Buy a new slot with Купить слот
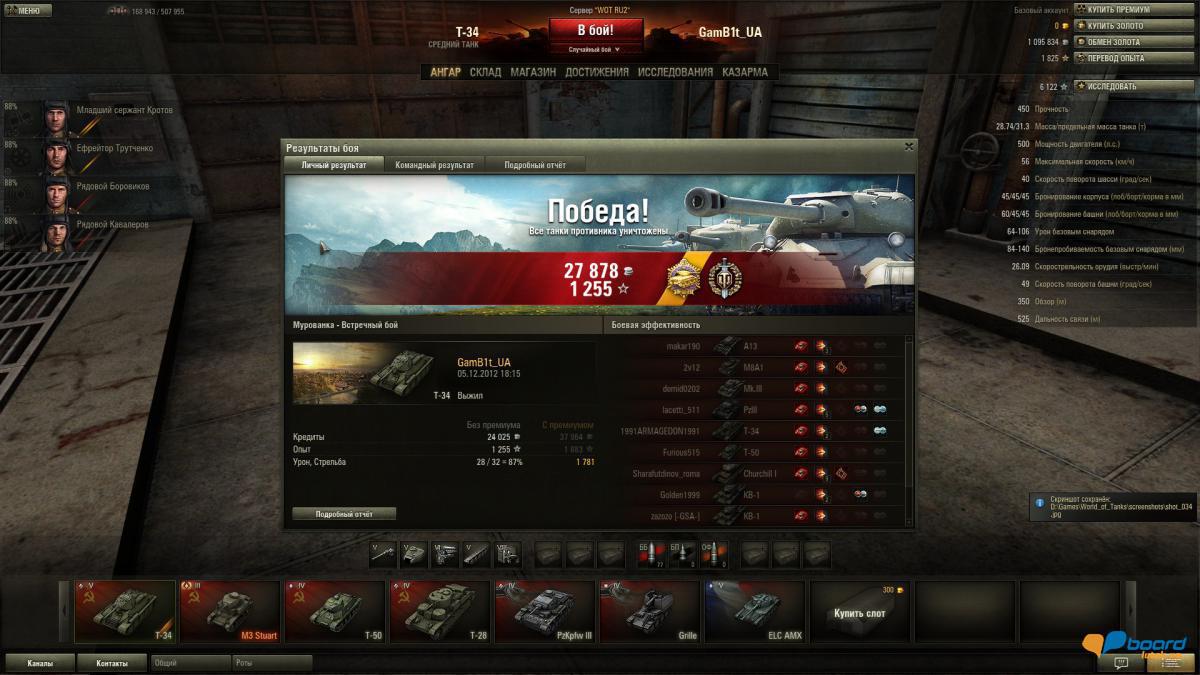Image resolution: width=1200 pixels, height=675 pixels. pyautogui.click(x=859, y=612)
